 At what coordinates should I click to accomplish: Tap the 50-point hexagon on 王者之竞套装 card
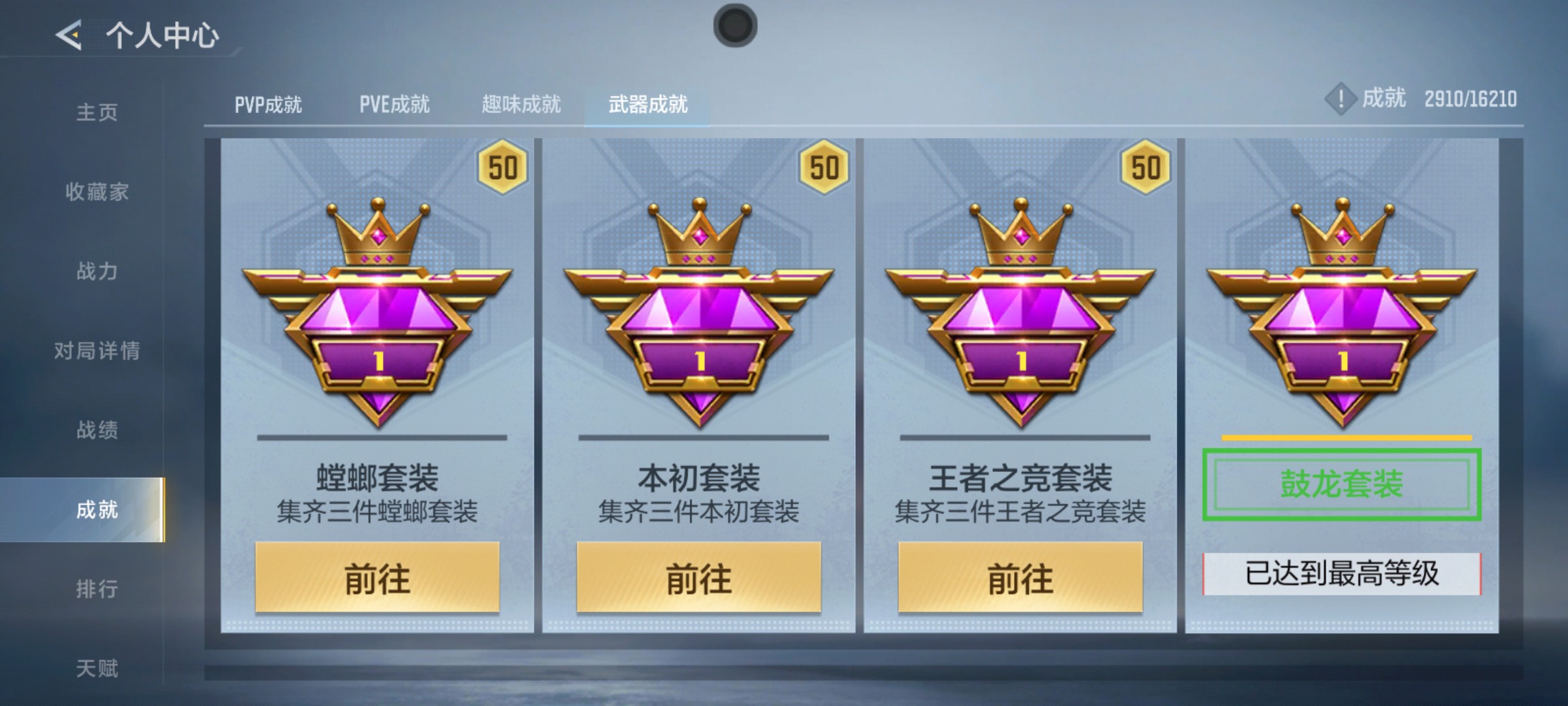[x=1145, y=167]
